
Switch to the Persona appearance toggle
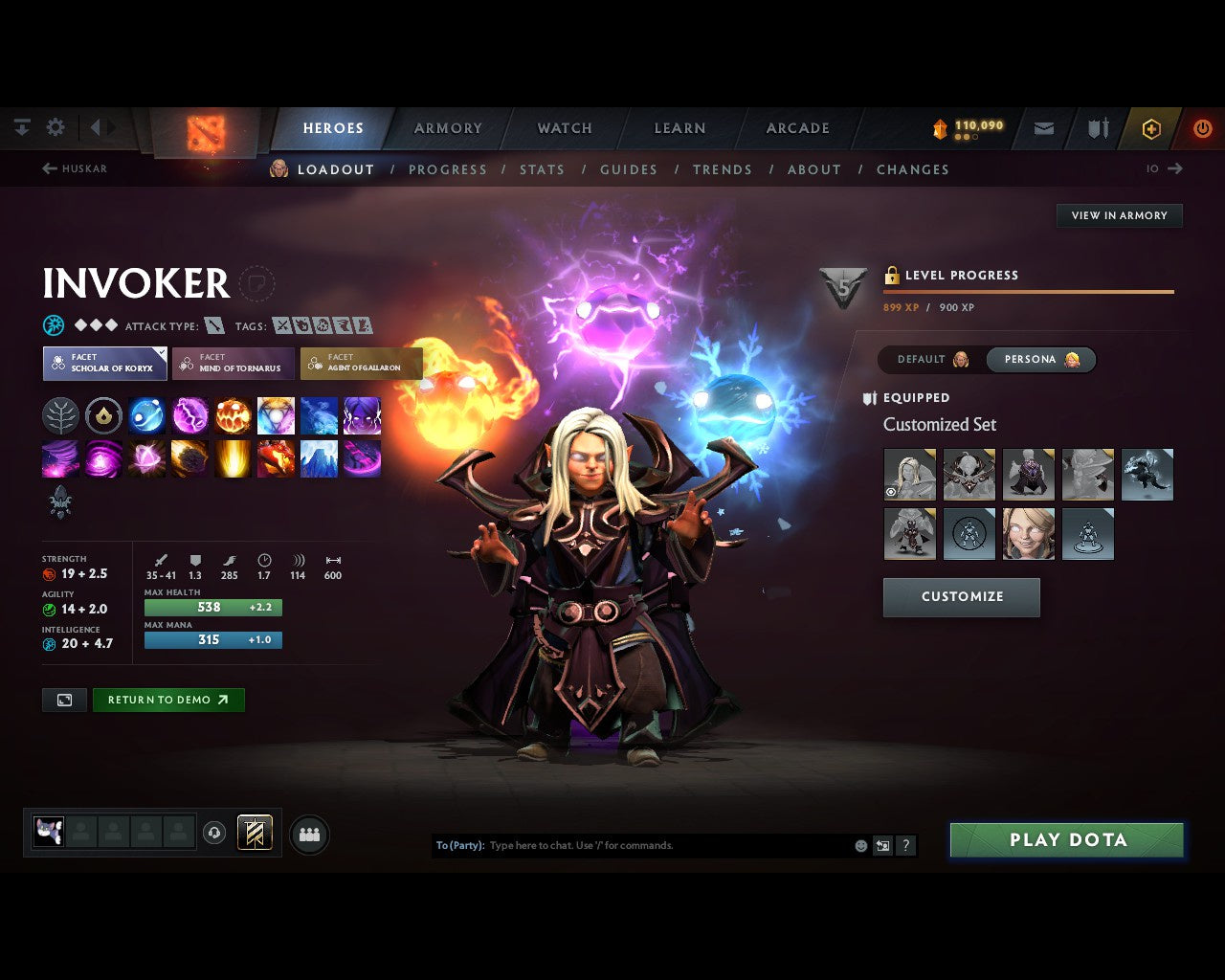click(x=1040, y=359)
